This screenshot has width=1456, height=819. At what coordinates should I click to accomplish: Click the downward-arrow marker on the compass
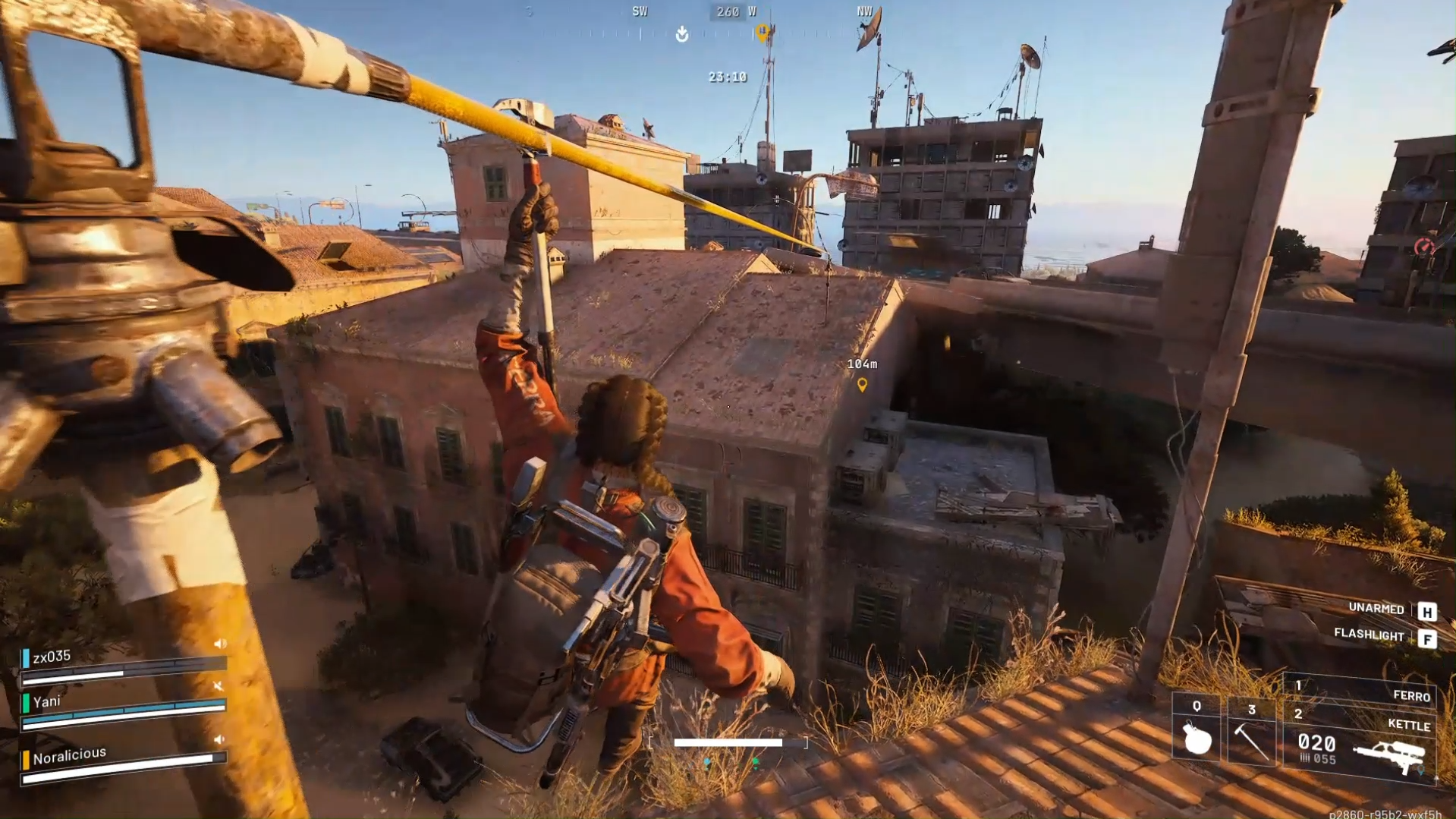click(x=681, y=33)
